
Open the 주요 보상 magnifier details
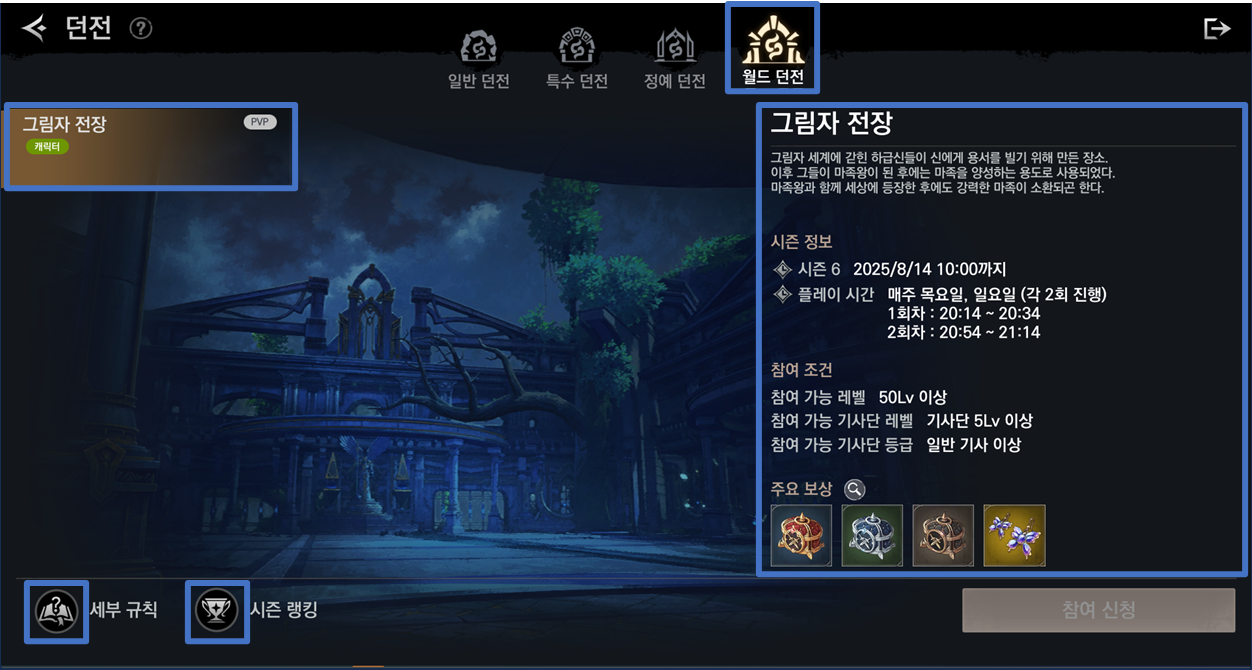click(x=854, y=489)
